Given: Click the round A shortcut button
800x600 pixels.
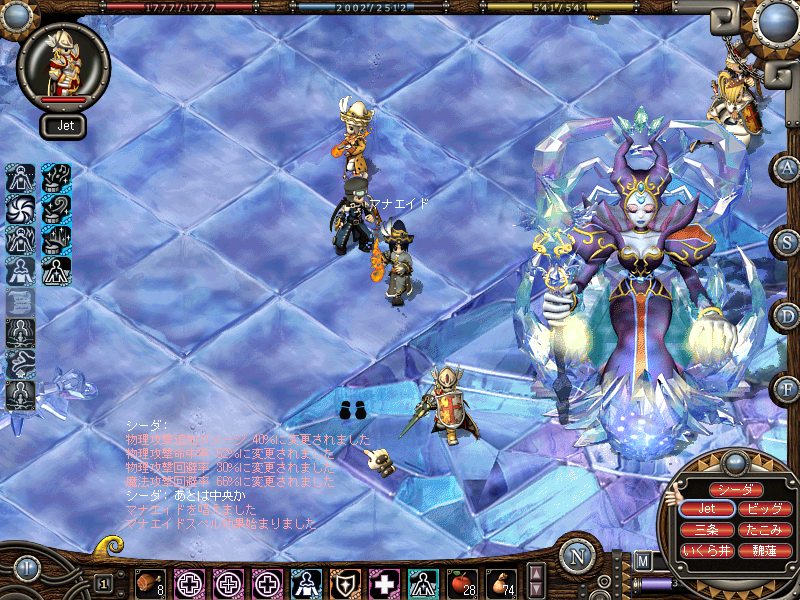Looking at the screenshot, I should 787,168.
